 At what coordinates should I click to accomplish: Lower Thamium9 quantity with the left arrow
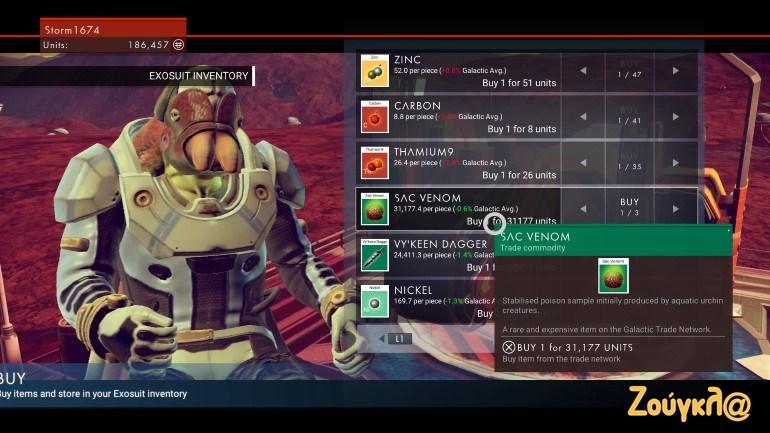coord(583,162)
